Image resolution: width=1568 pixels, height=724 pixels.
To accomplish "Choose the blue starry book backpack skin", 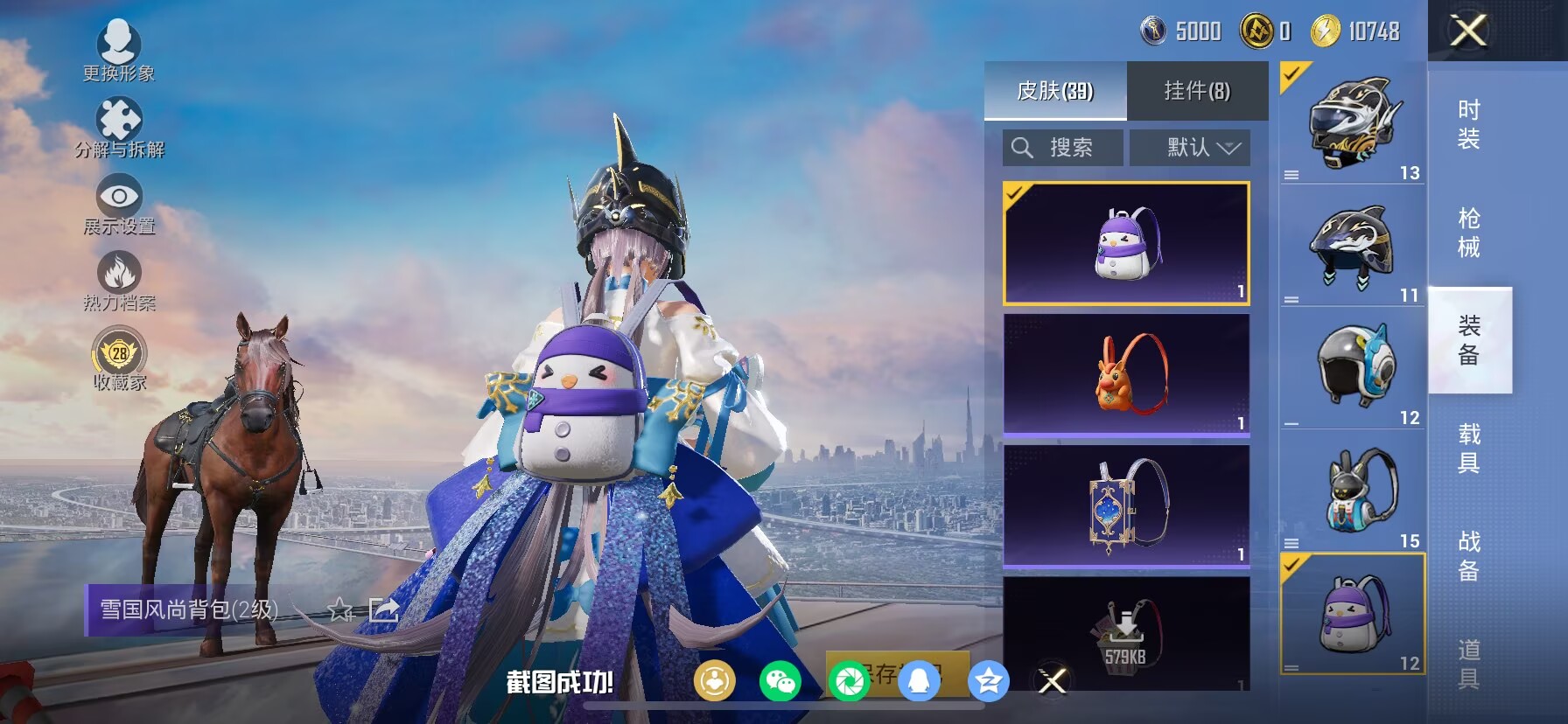I will [x=1126, y=506].
